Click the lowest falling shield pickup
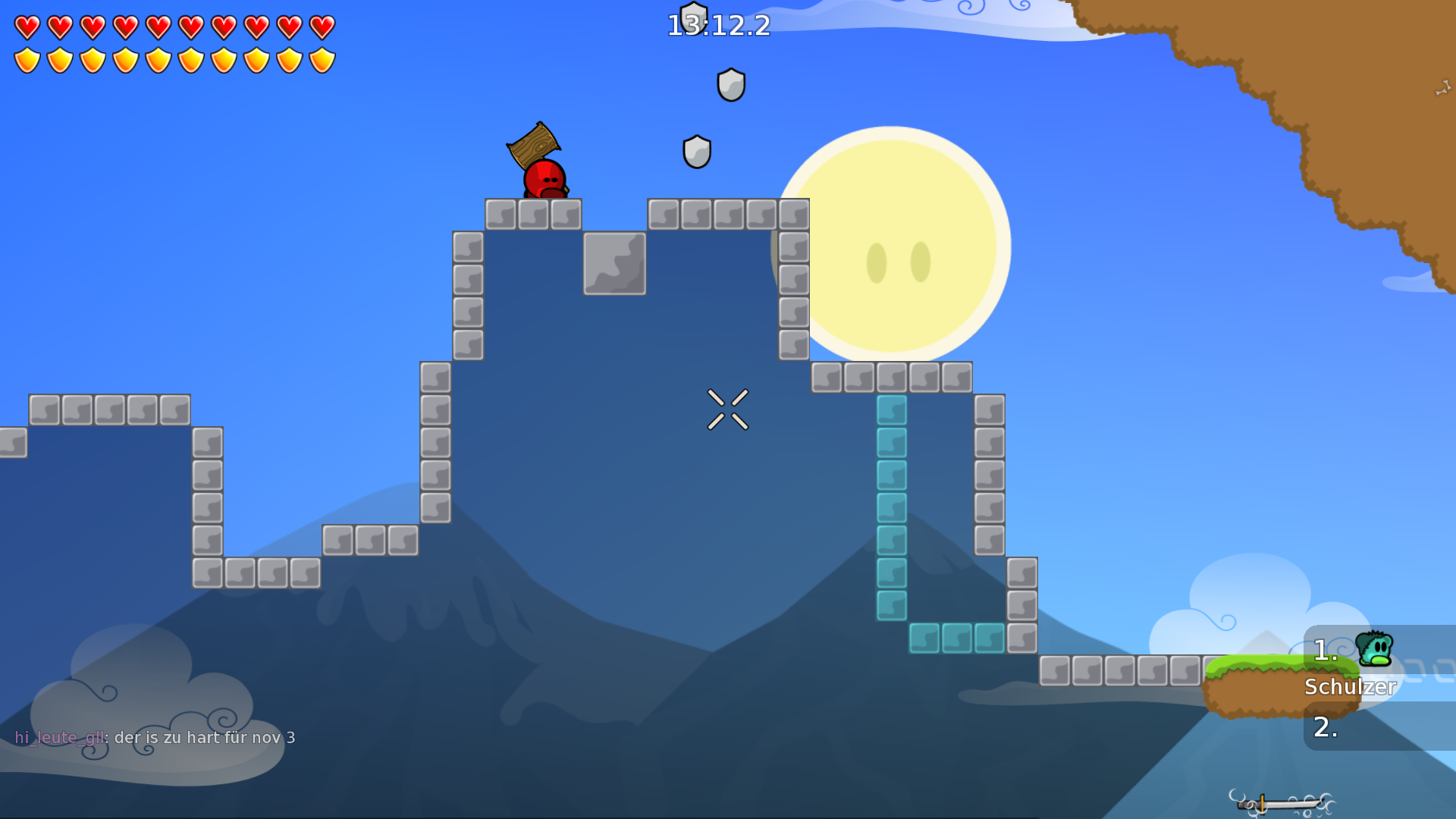 click(696, 150)
